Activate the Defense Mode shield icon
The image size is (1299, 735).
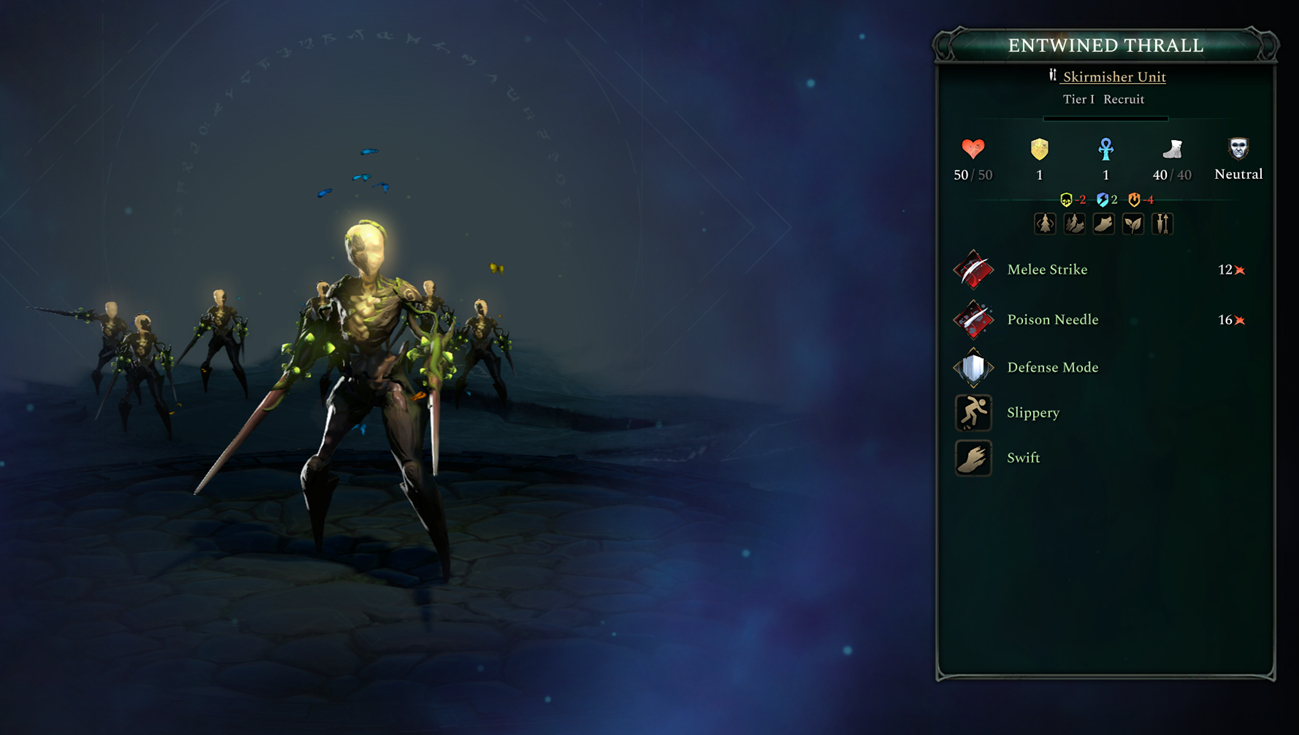point(972,367)
